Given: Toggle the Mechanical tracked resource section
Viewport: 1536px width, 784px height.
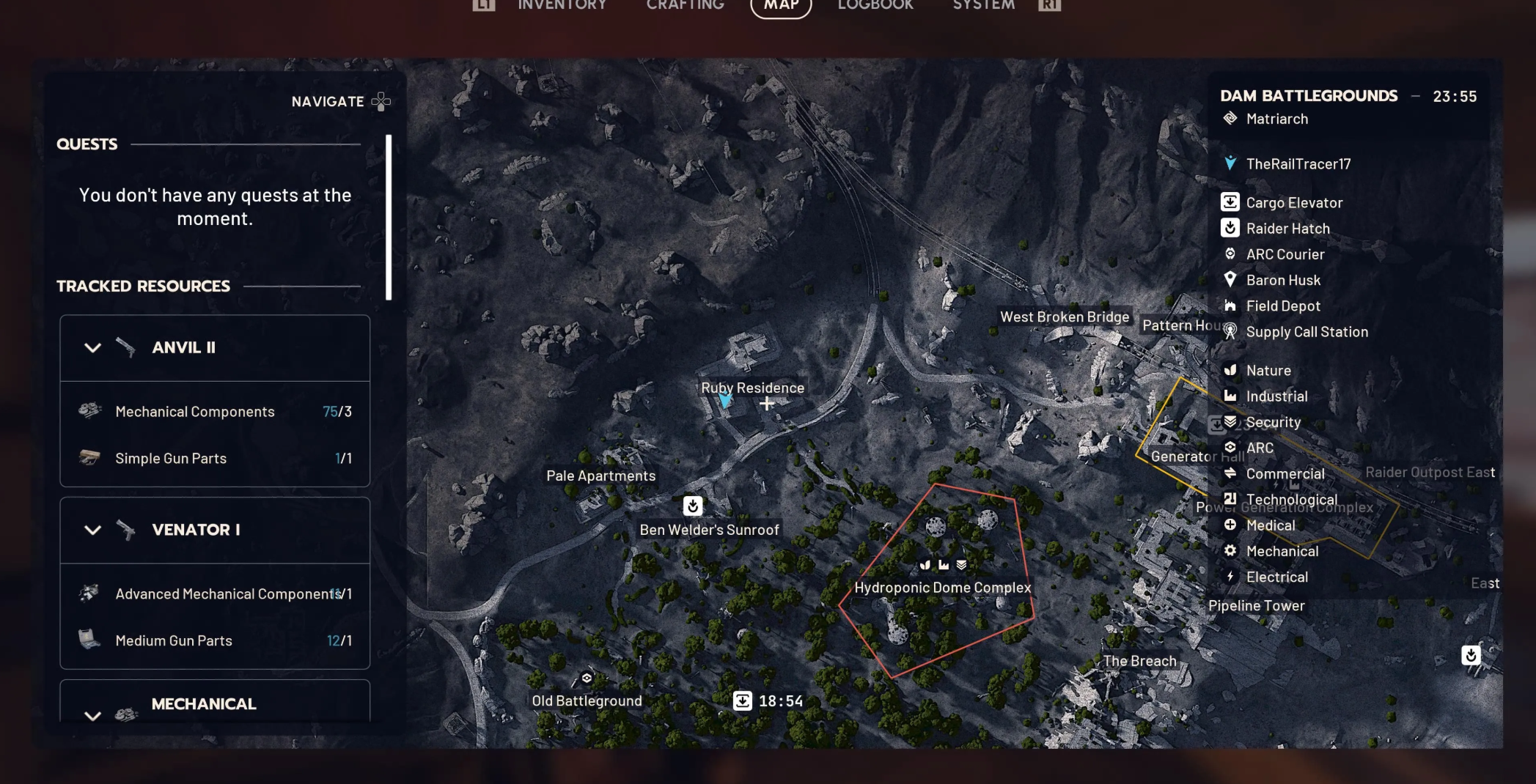Looking at the screenshot, I should pyautogui.click(x=92, y=715).
